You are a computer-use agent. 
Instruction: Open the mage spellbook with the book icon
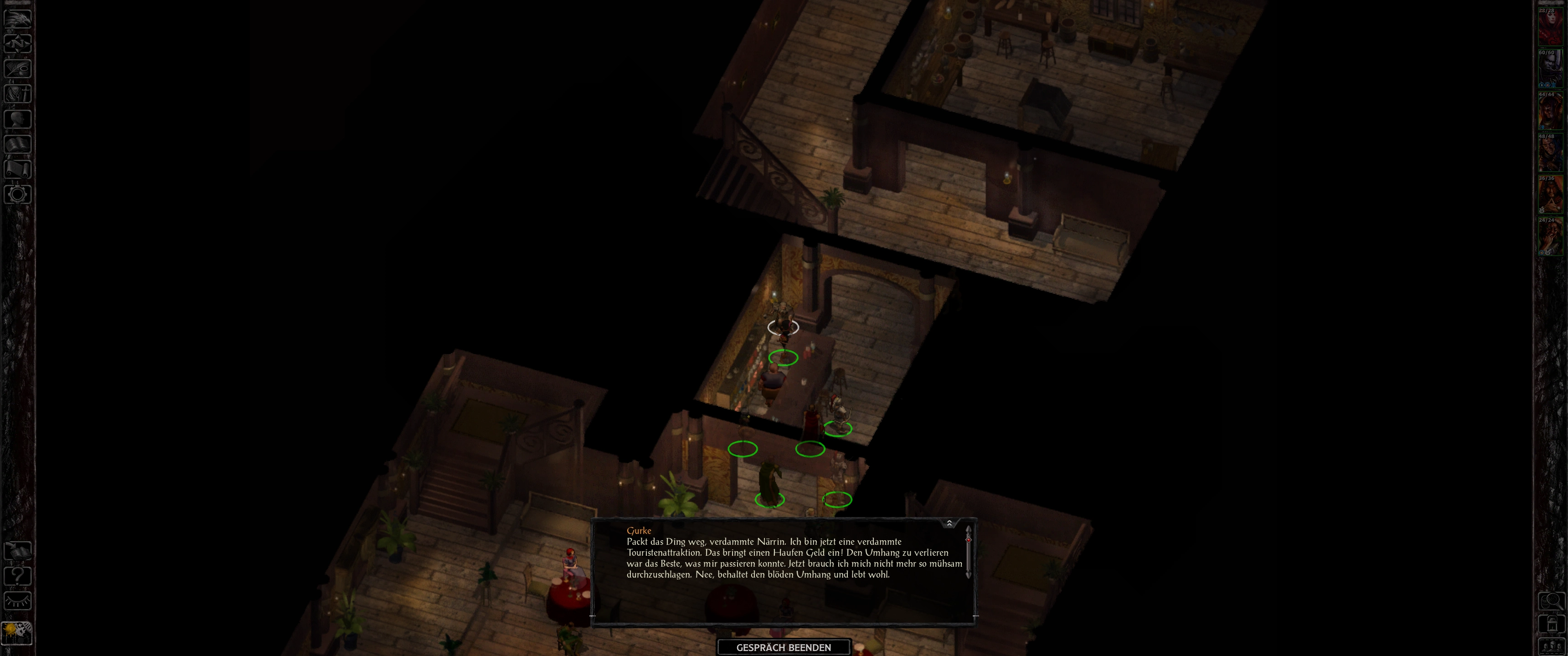click(x=18, y=144)
